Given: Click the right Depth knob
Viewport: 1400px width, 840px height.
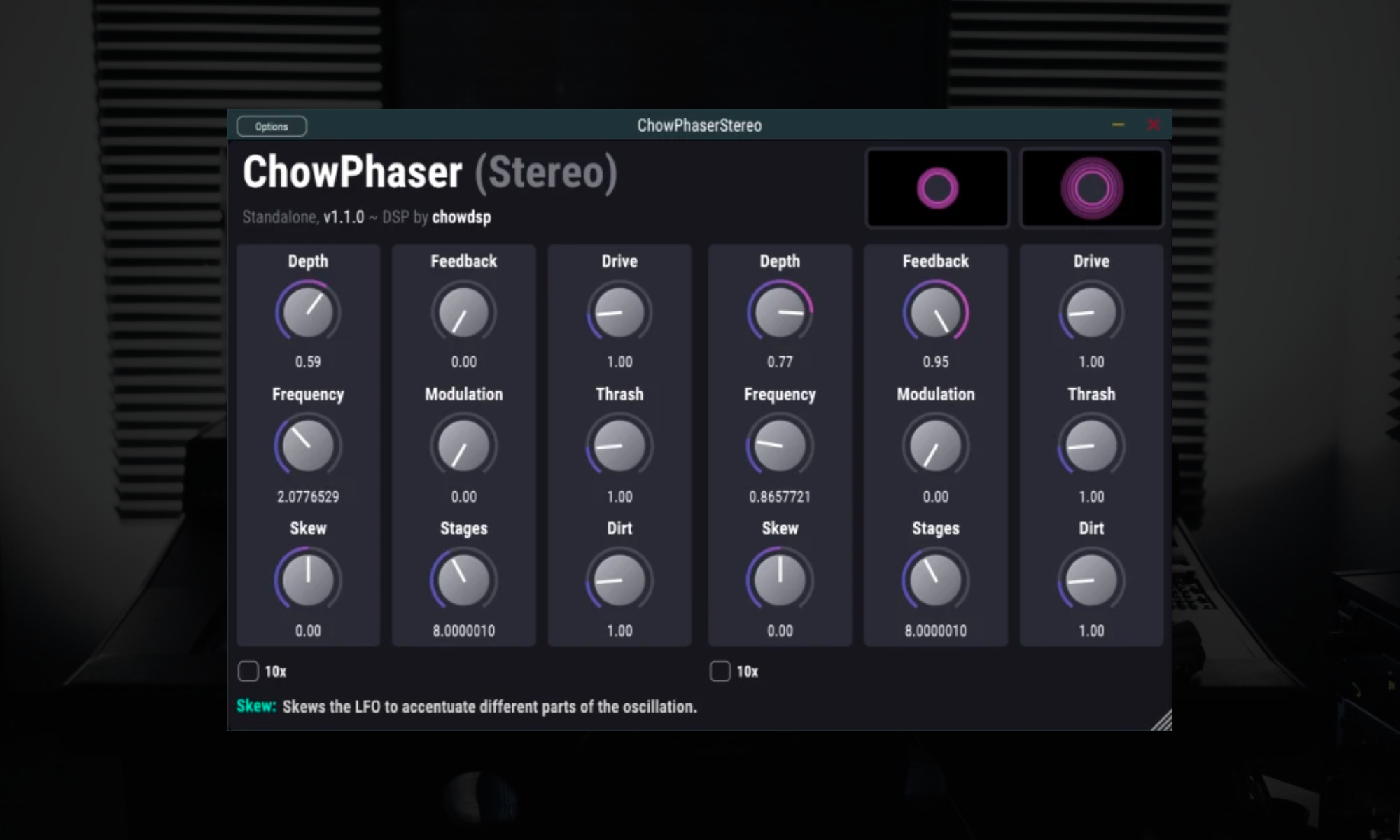Looking at the screenshot, I should (x=779, y=314).
